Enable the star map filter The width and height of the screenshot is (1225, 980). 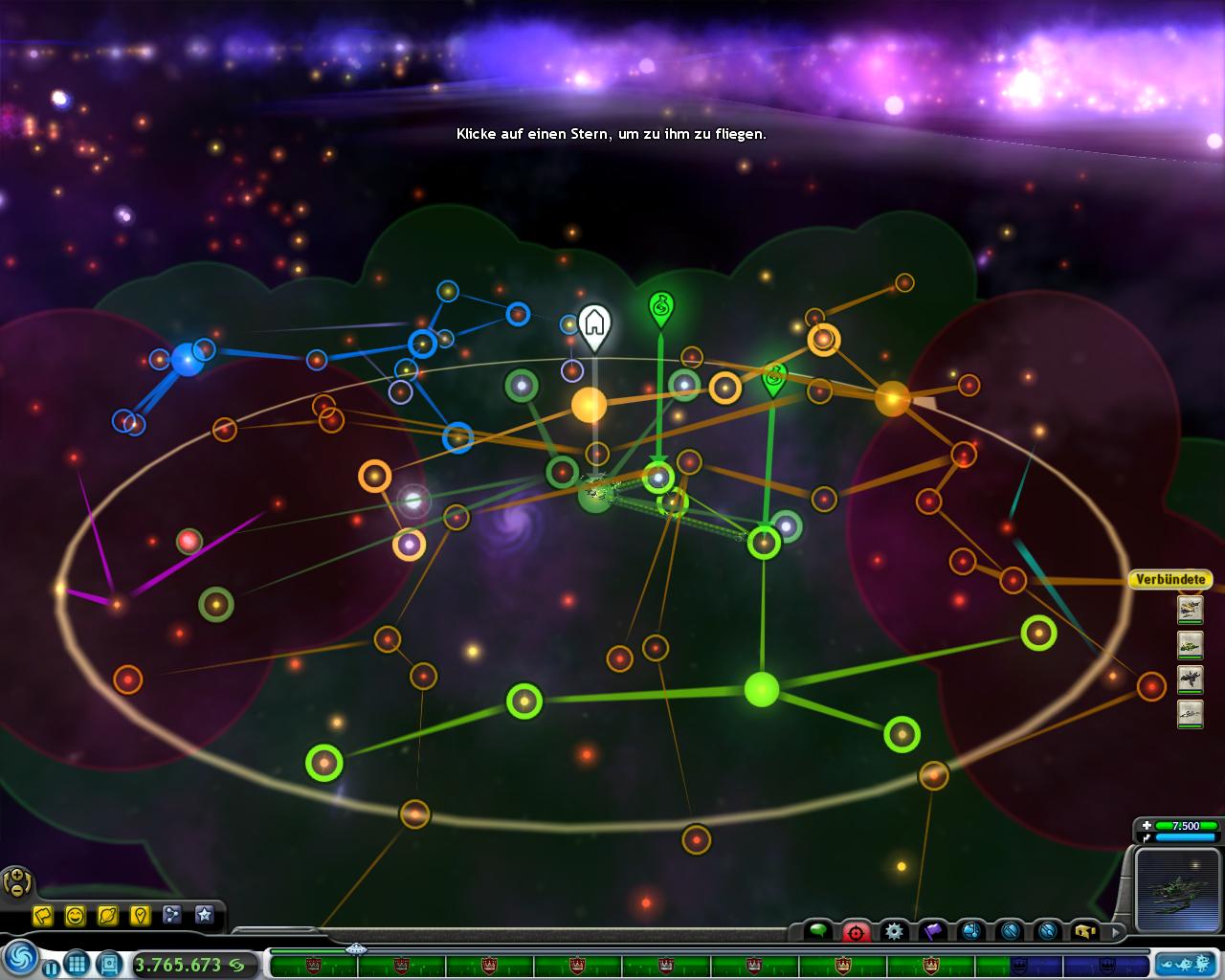(x=204, y=916)
